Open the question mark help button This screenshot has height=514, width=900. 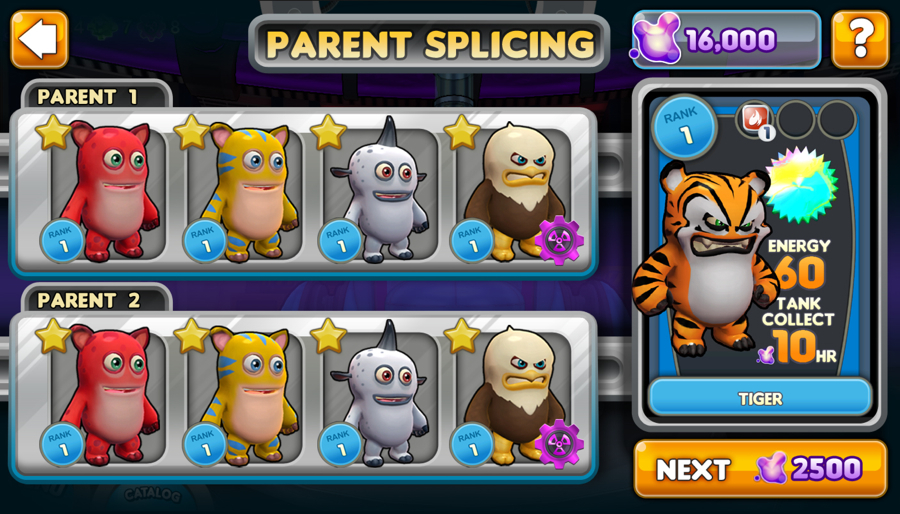coord(859,40)
